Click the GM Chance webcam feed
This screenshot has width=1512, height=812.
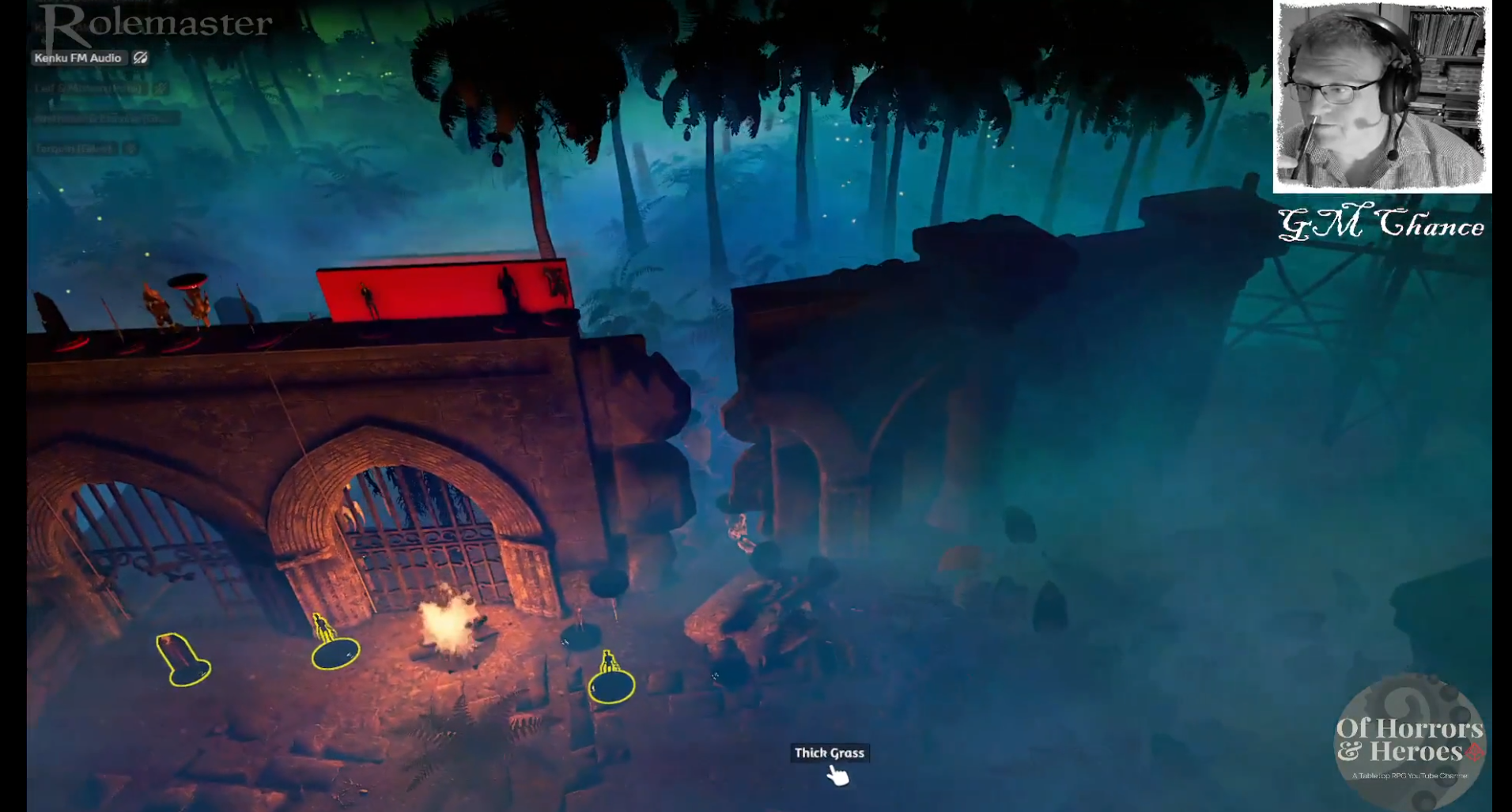pyautogui.click(x=1382, y=96)
